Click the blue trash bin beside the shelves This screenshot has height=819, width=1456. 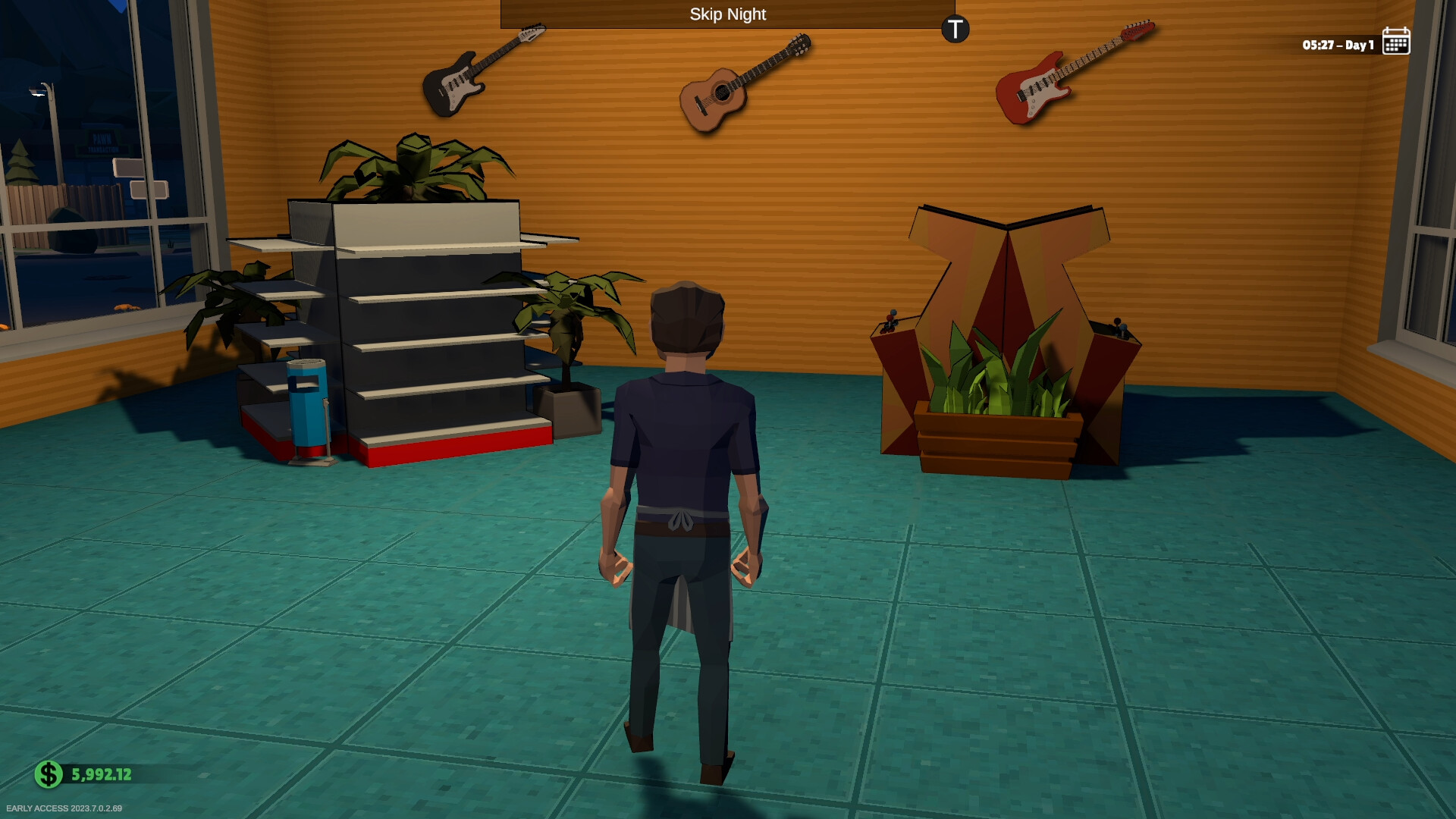(x=306, y=409)
